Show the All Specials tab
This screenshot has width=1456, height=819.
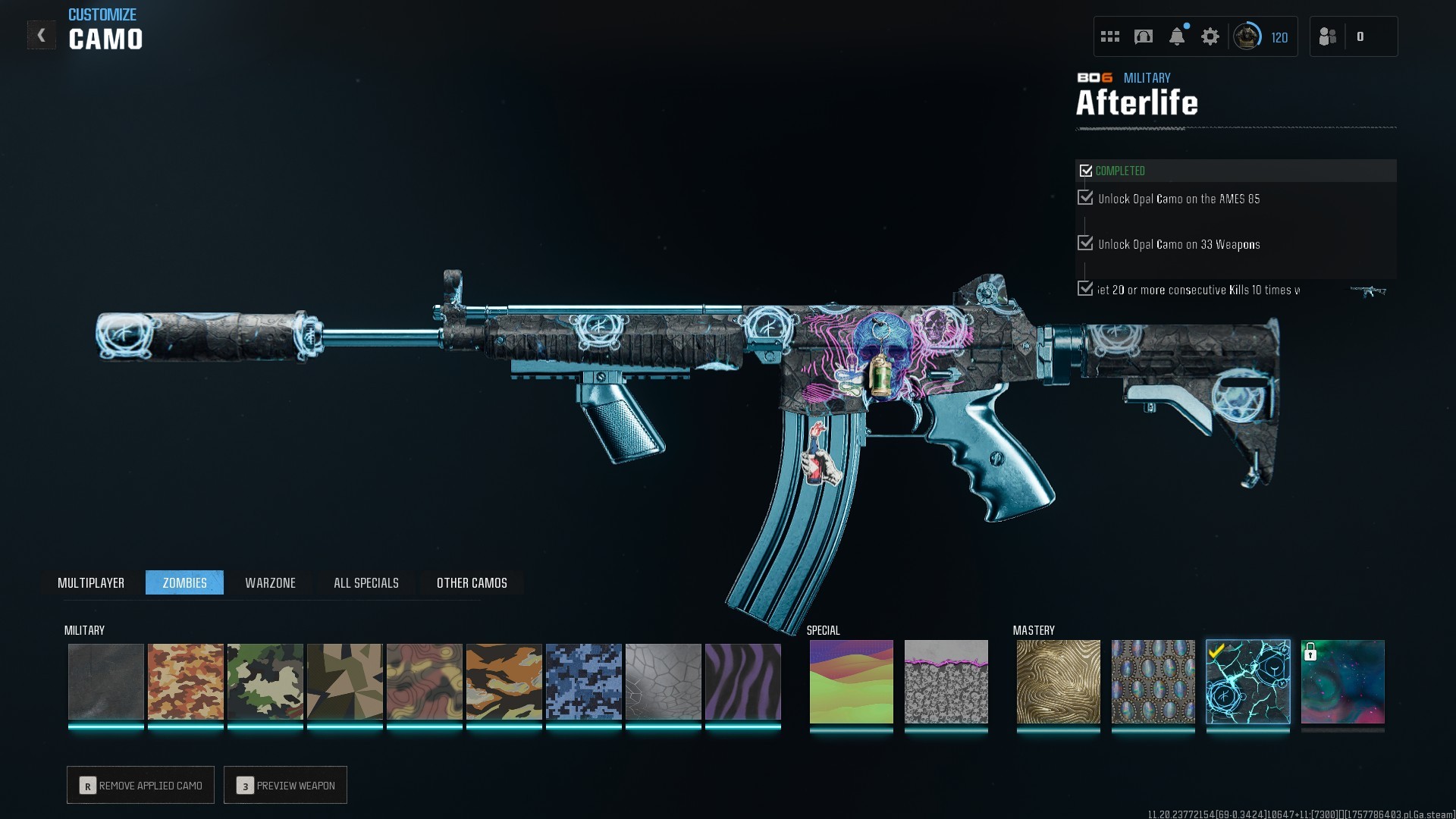point(366,582)
